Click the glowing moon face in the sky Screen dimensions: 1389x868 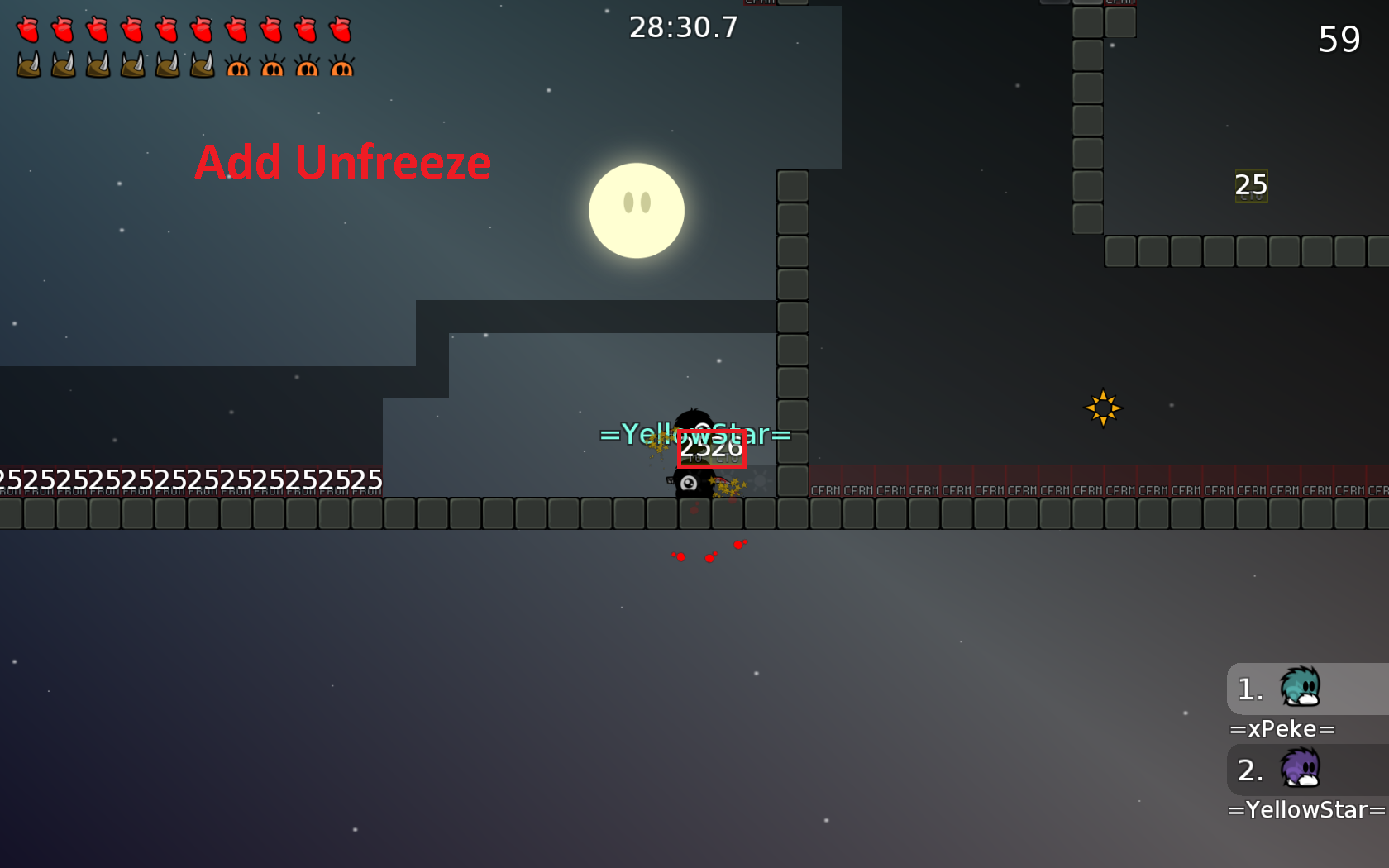pyautogui.click(x=637, y=210)
